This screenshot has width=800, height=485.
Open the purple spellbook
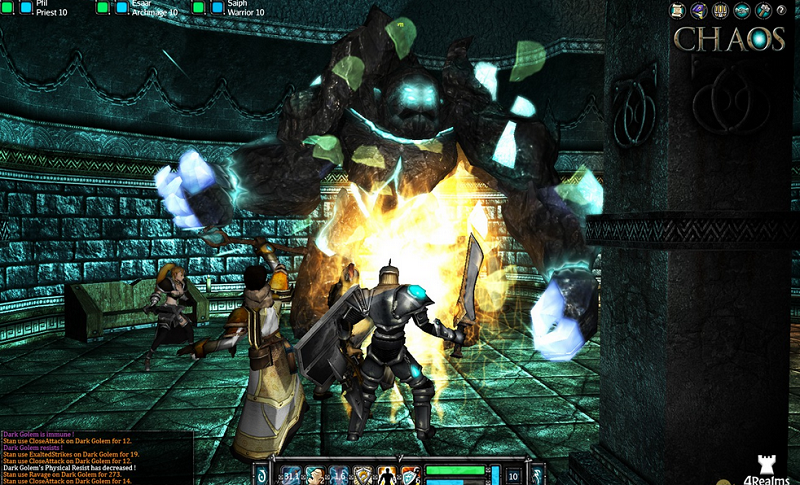coord(697,10)
